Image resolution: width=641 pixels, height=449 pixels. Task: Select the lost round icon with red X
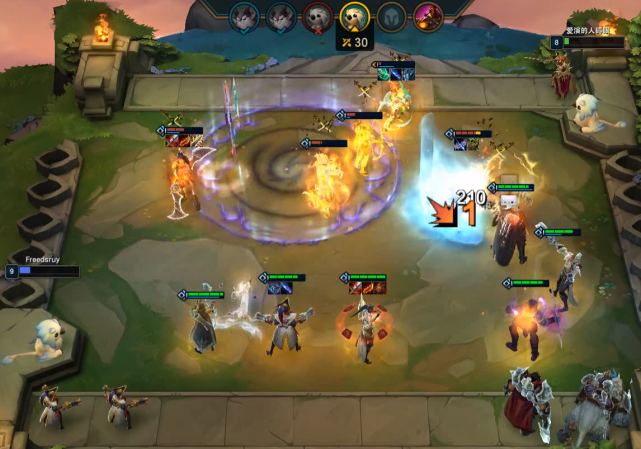(318, 17)
